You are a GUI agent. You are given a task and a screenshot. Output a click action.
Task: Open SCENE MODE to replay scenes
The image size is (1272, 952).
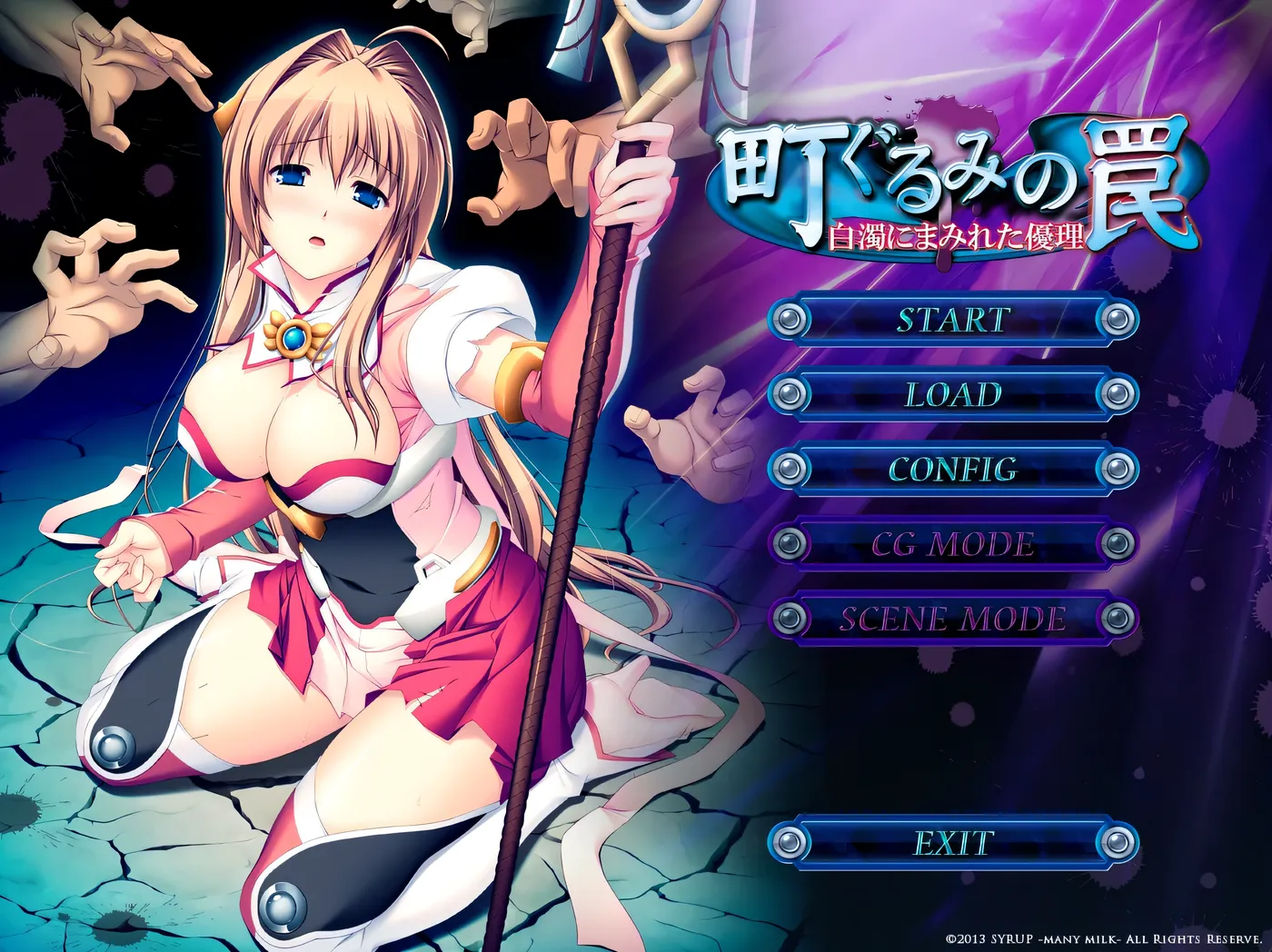click(x=950, y=618)
